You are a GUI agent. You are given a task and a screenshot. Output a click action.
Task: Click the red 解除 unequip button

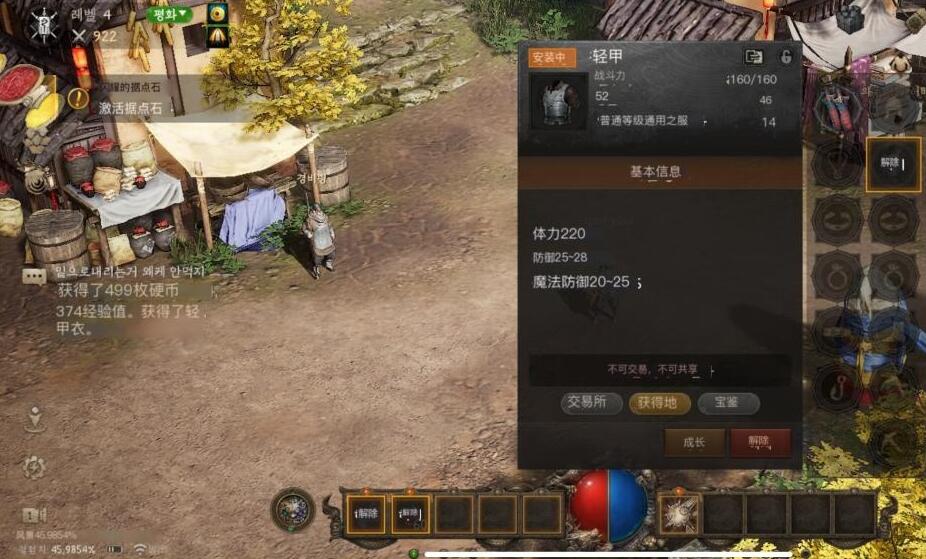pyautogui.click(x=760, y=442)
